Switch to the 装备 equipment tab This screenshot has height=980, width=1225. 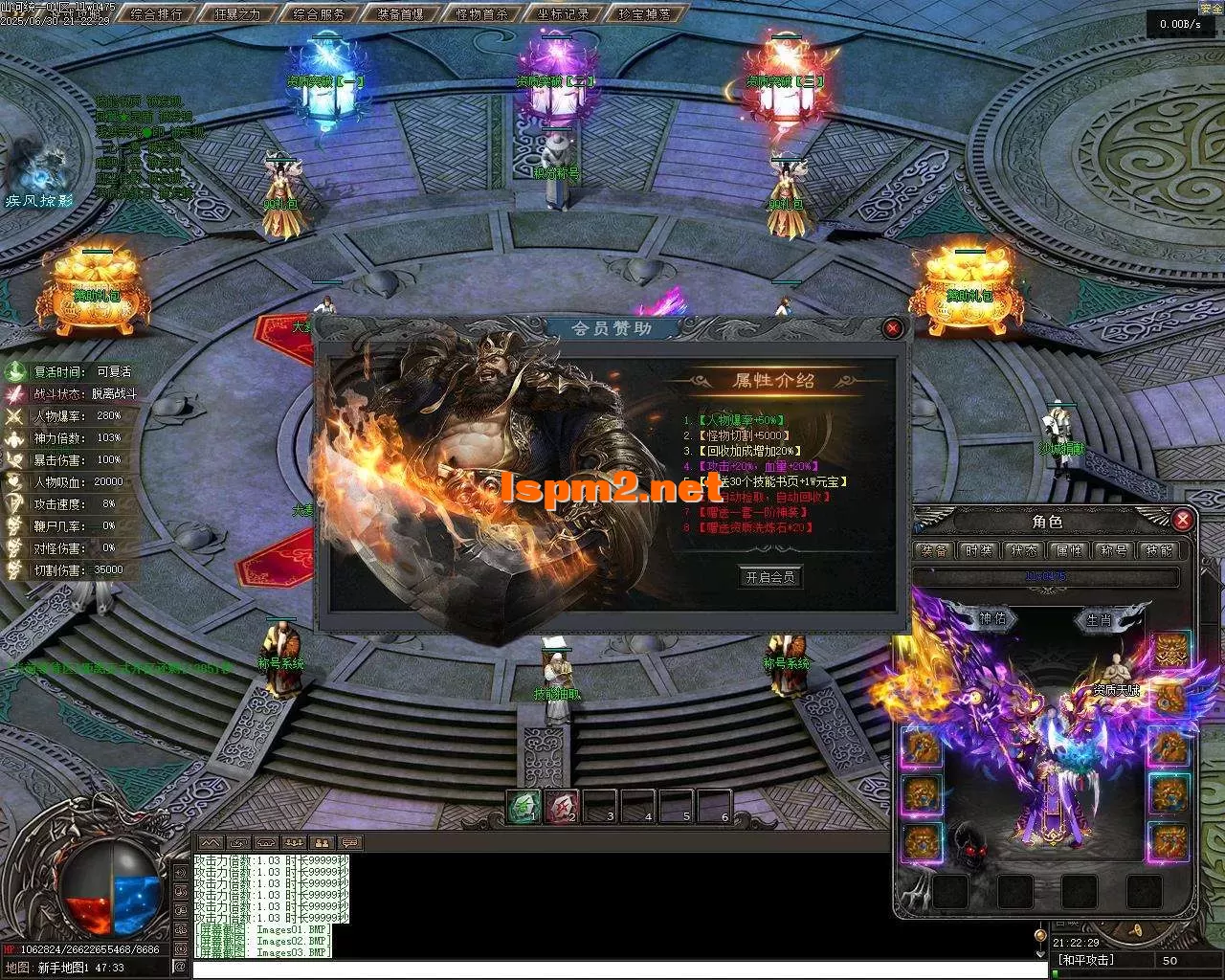934,550
